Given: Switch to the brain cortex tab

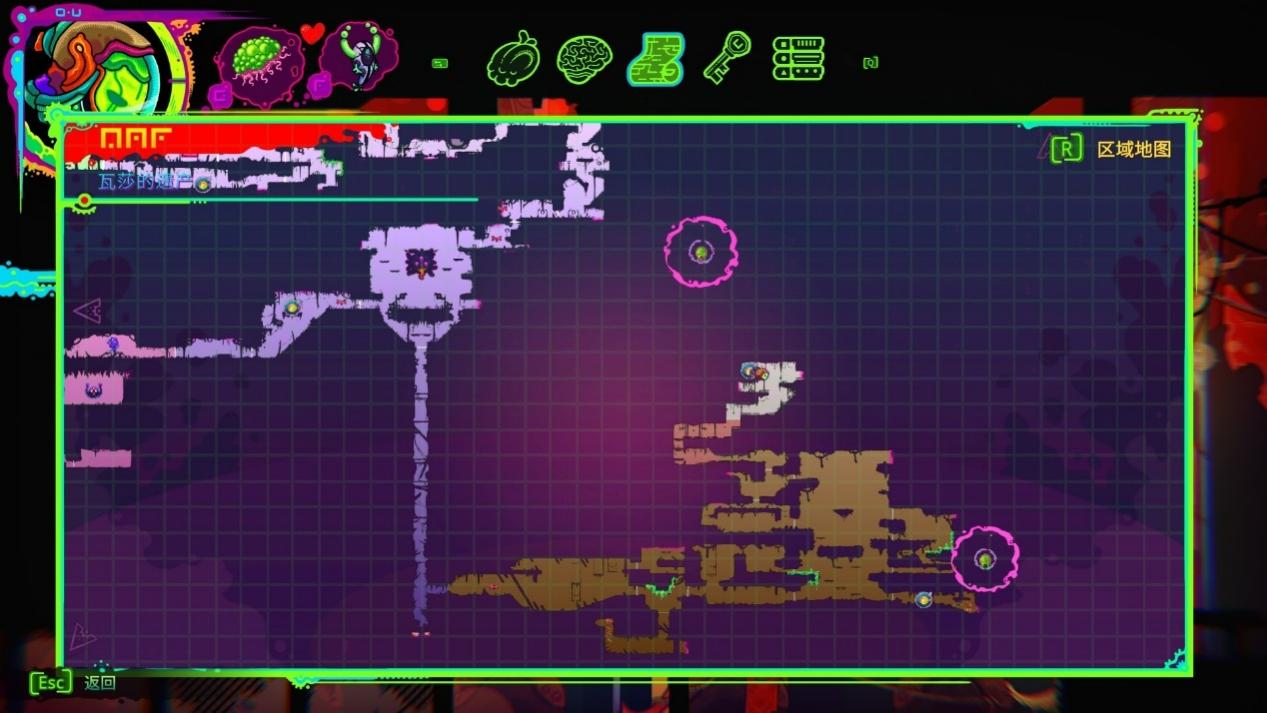Looking at the screenshot, I should [584, 60].
